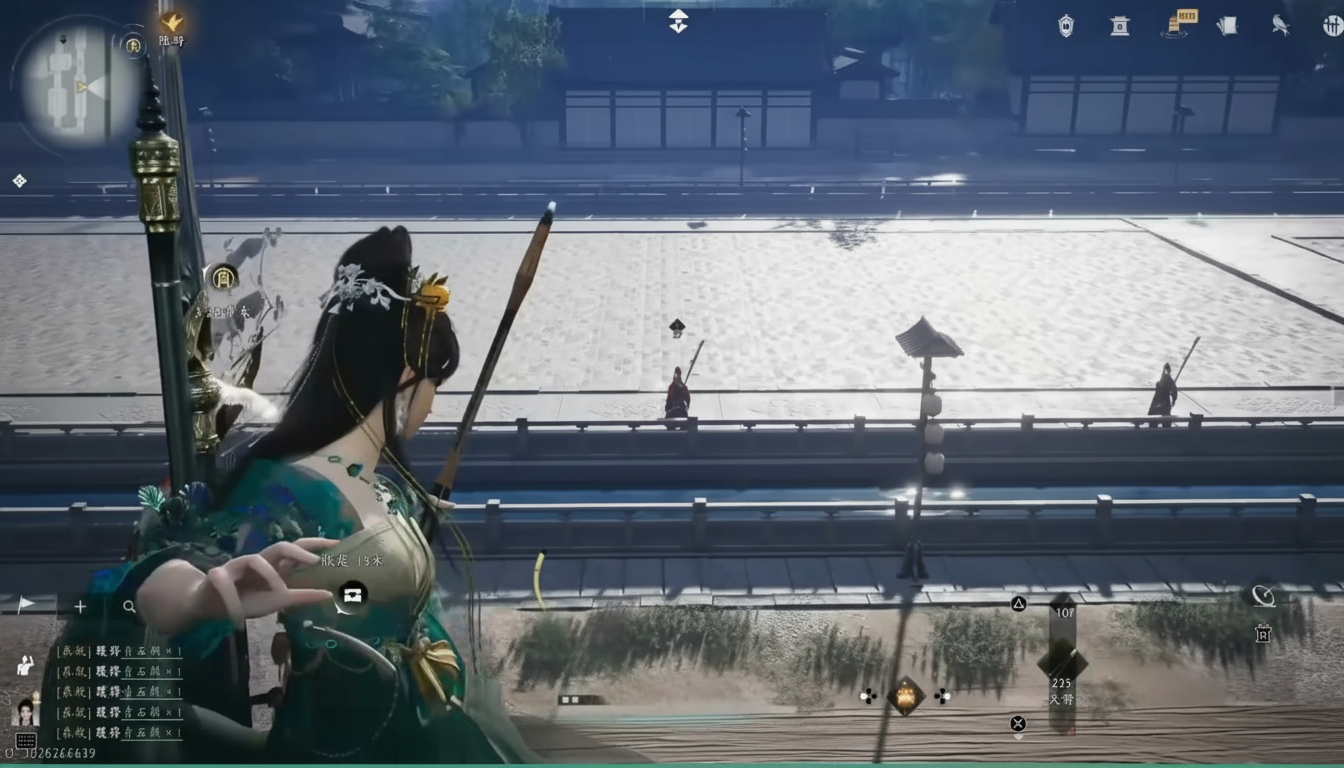This screenshot has width=1344, height=768.
Task: Click the paper letters icon near top right
Action: 1227,26
